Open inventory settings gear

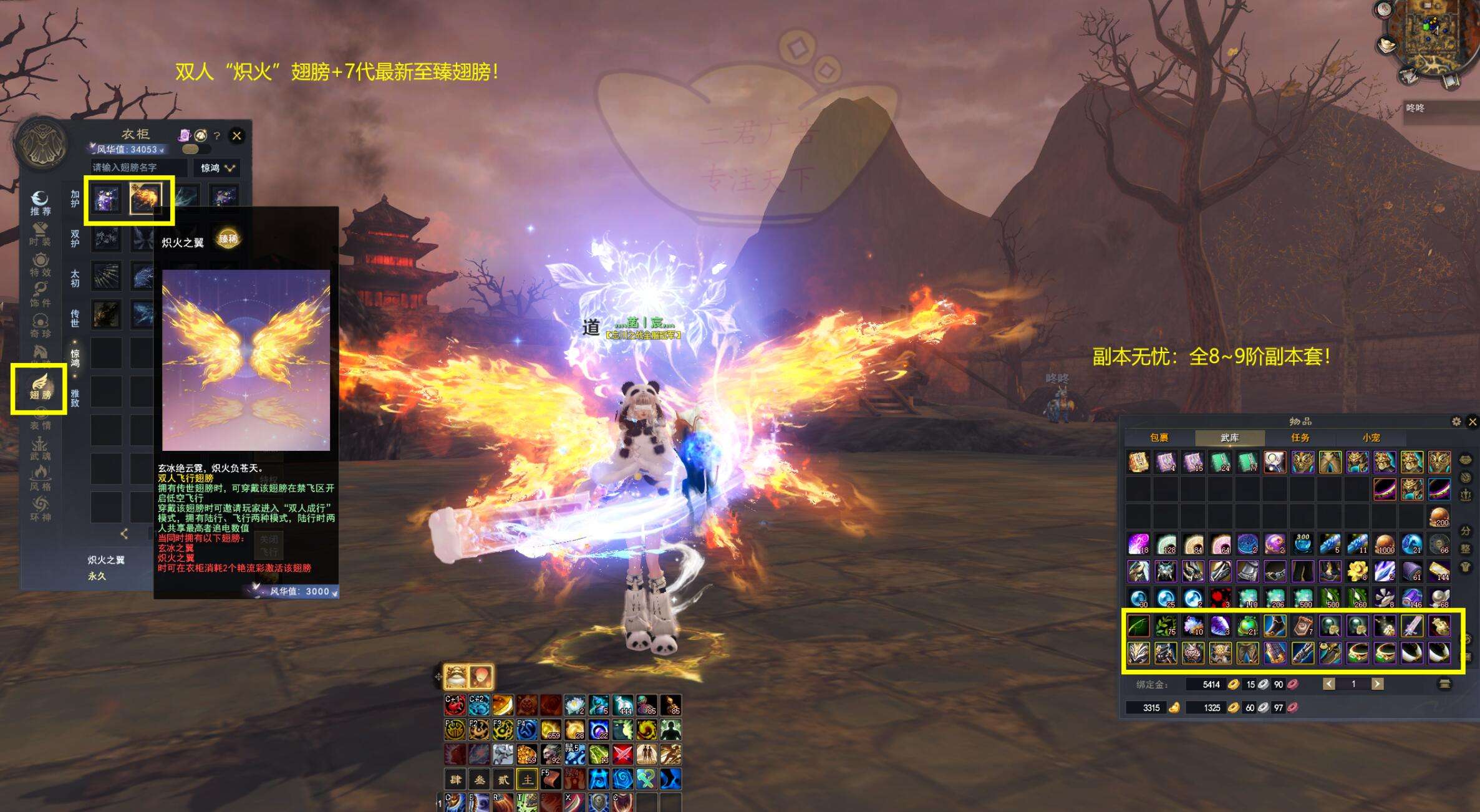coord(1456,422)
